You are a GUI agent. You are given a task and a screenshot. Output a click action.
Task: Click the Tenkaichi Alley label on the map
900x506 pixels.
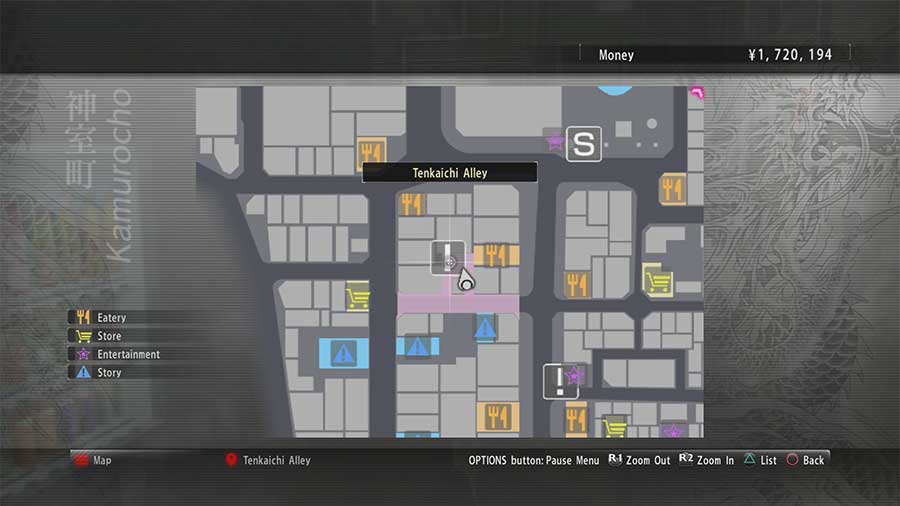449,173
